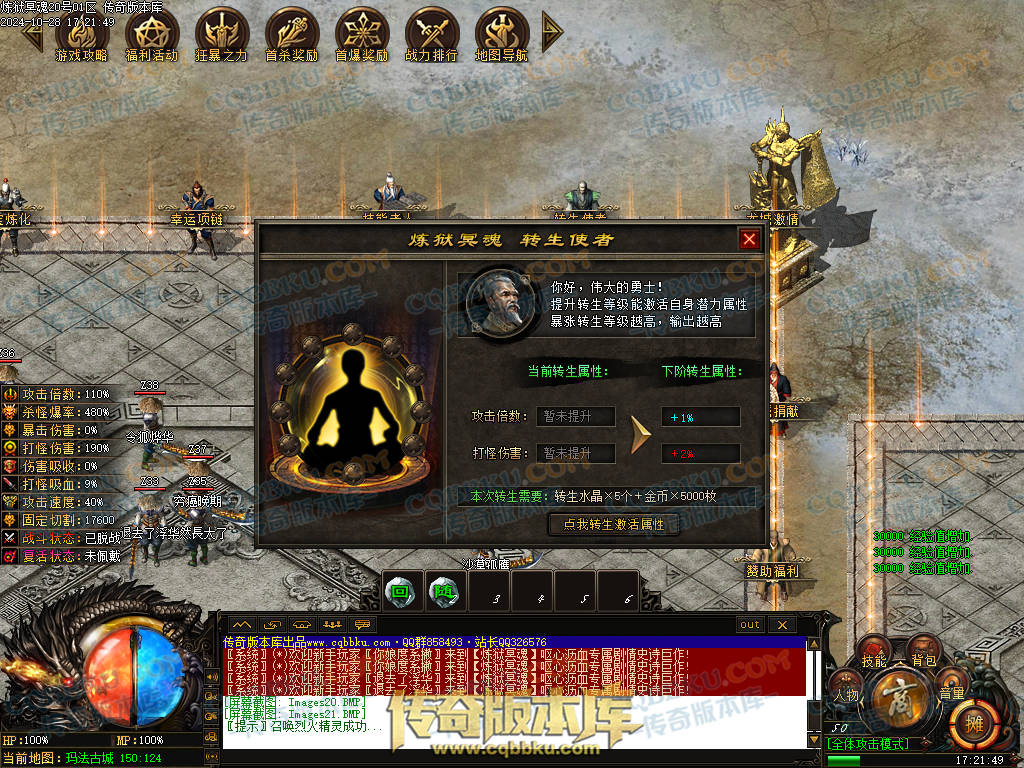Open the 首爆奖励 first-drop rewards
This screenshot has width=1024, height=768.
tap(361, 34)
